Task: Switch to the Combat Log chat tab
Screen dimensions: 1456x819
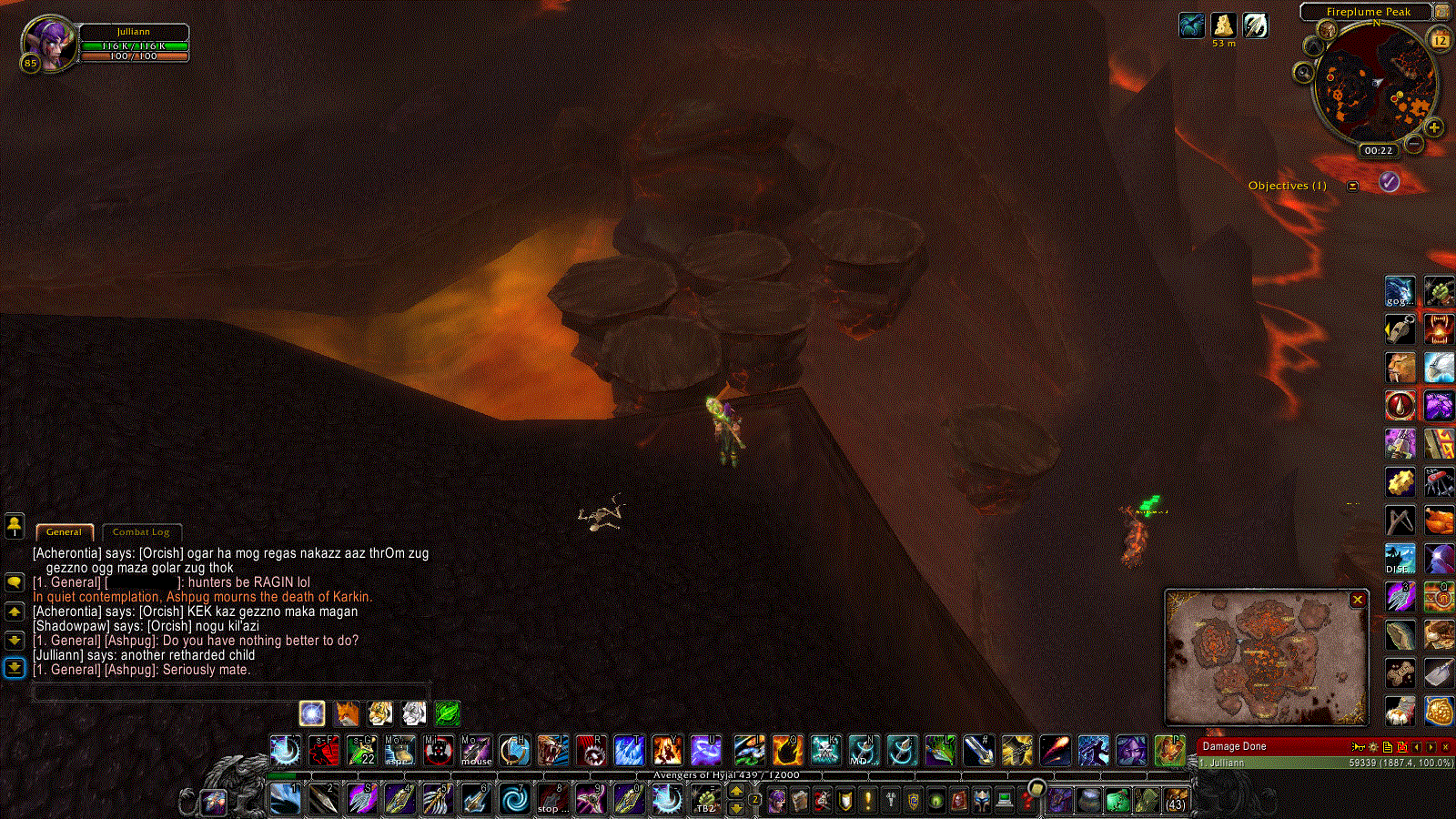Action: click(141, 532)
